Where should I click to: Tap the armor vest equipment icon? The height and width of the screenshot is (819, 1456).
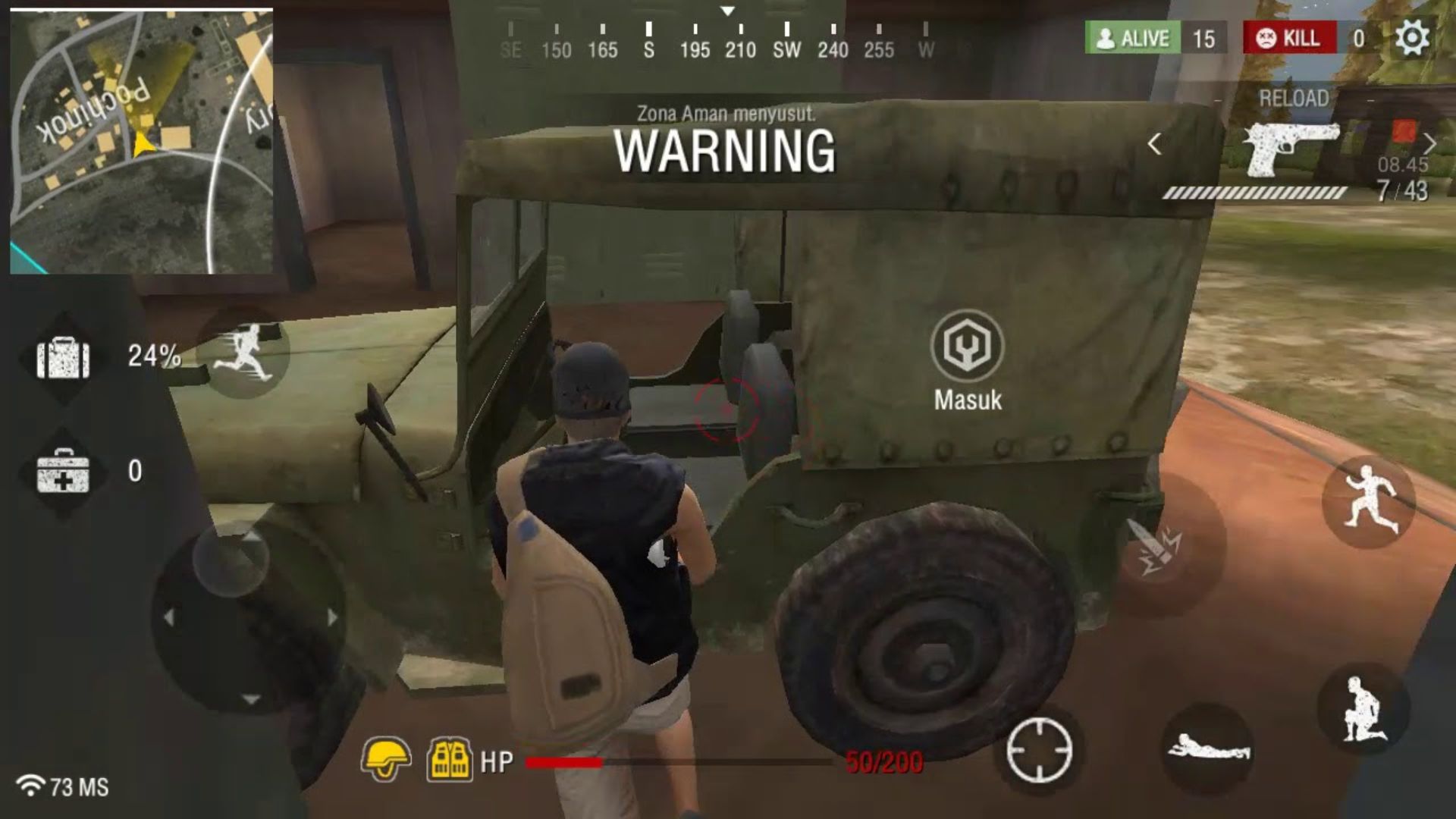(450, 759)
